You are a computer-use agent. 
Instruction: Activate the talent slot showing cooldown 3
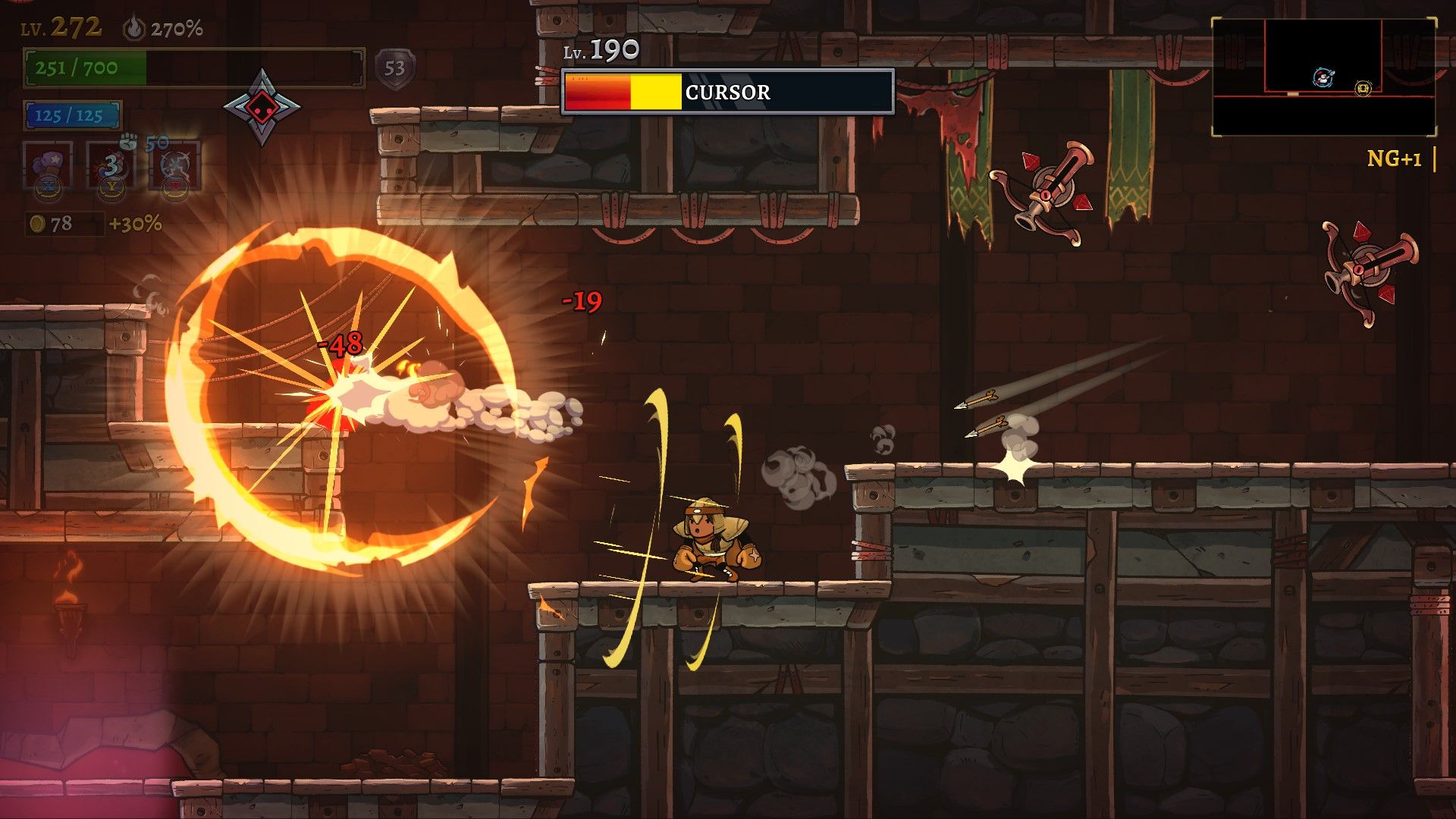tap(111, 165)
